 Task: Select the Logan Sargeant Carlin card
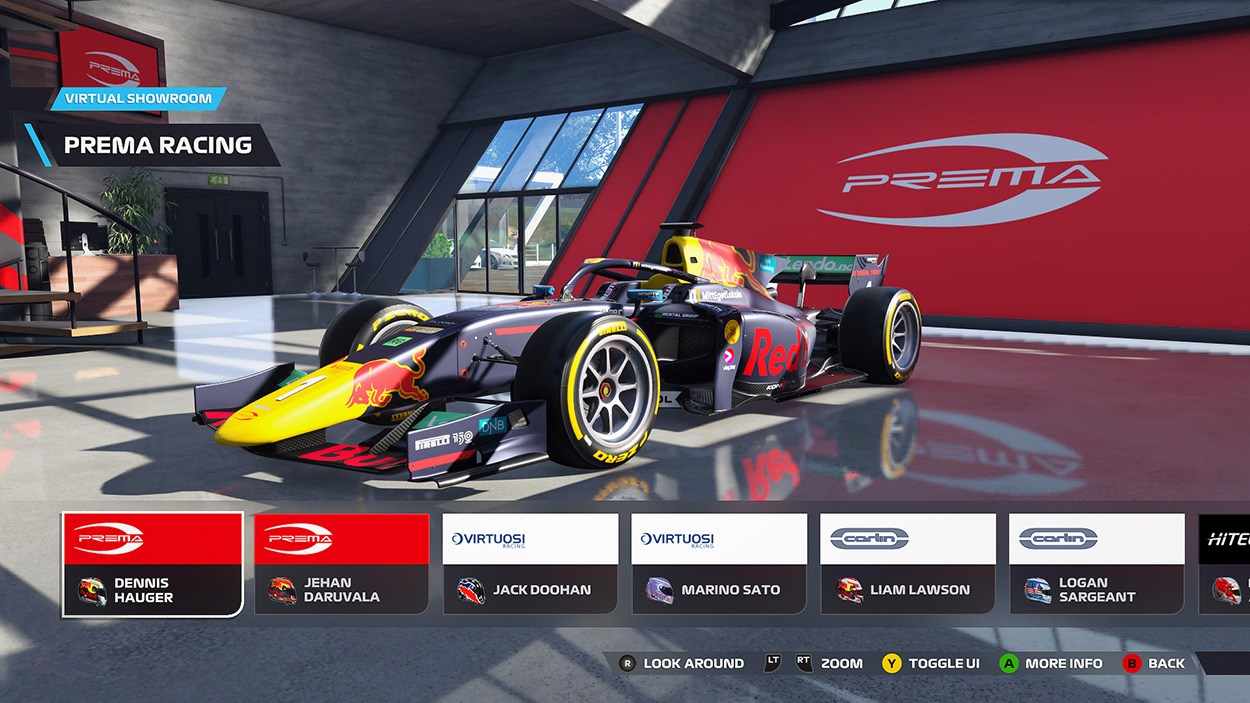[1097, 564]
